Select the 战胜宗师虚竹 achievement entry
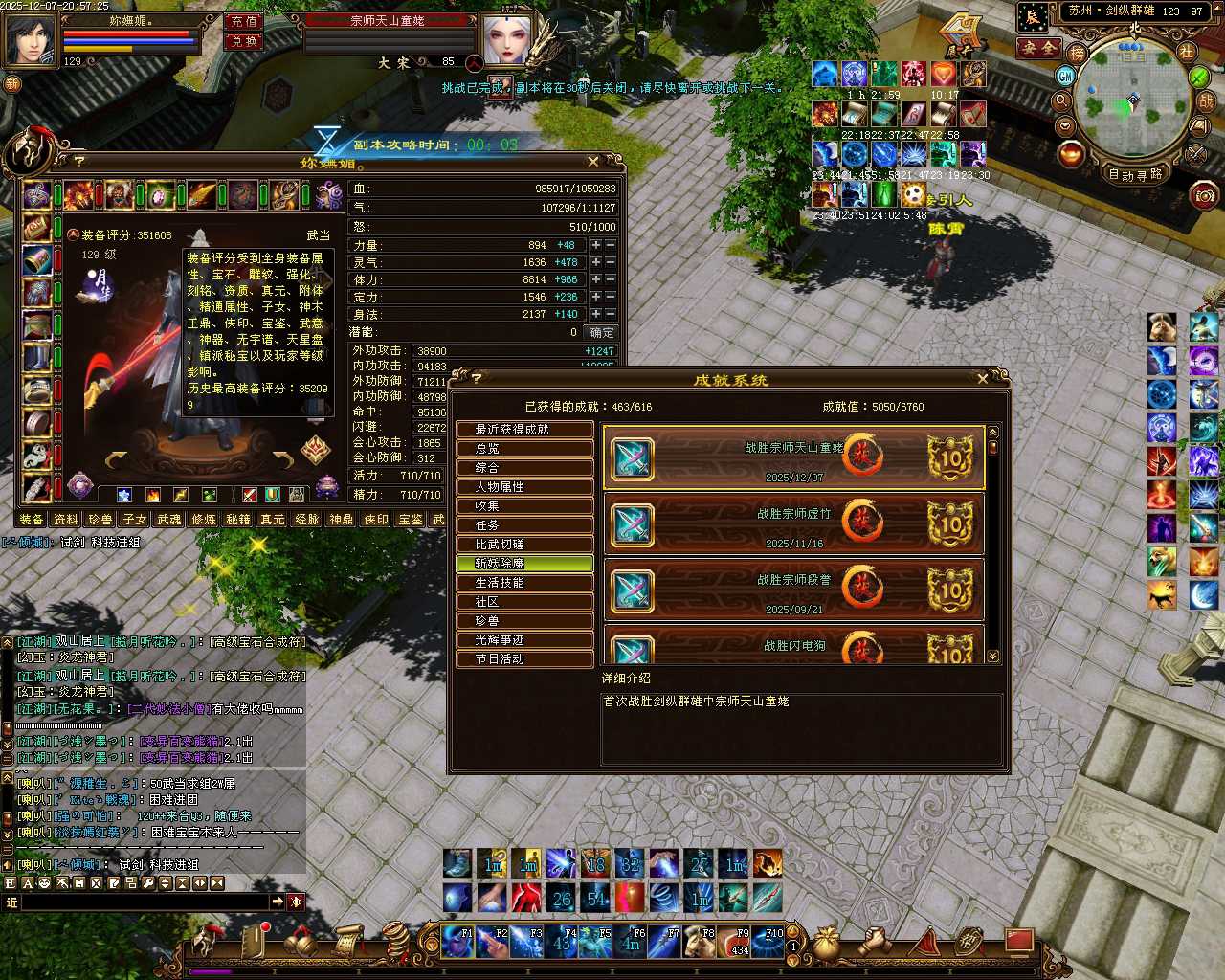The height and width of the screenshot is (980, 1225). (x=793, y=523)
